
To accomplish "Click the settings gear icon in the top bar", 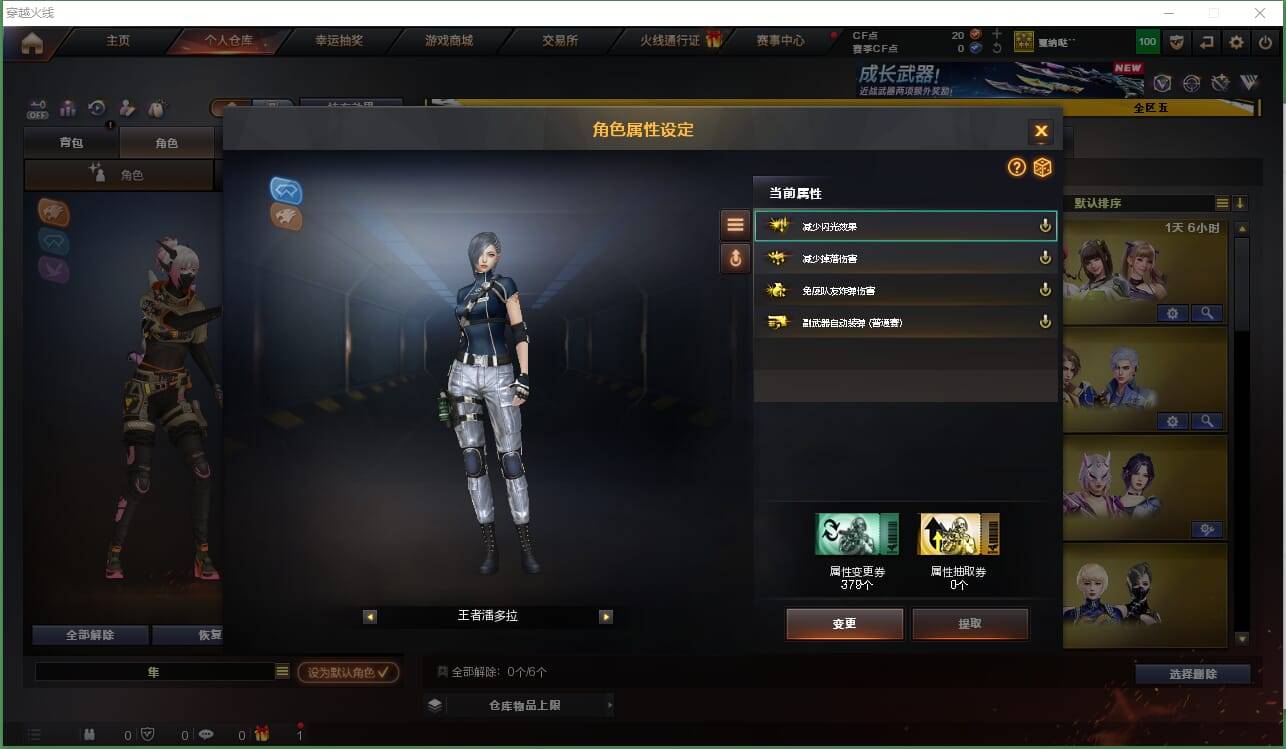I will click(1235, 41).
